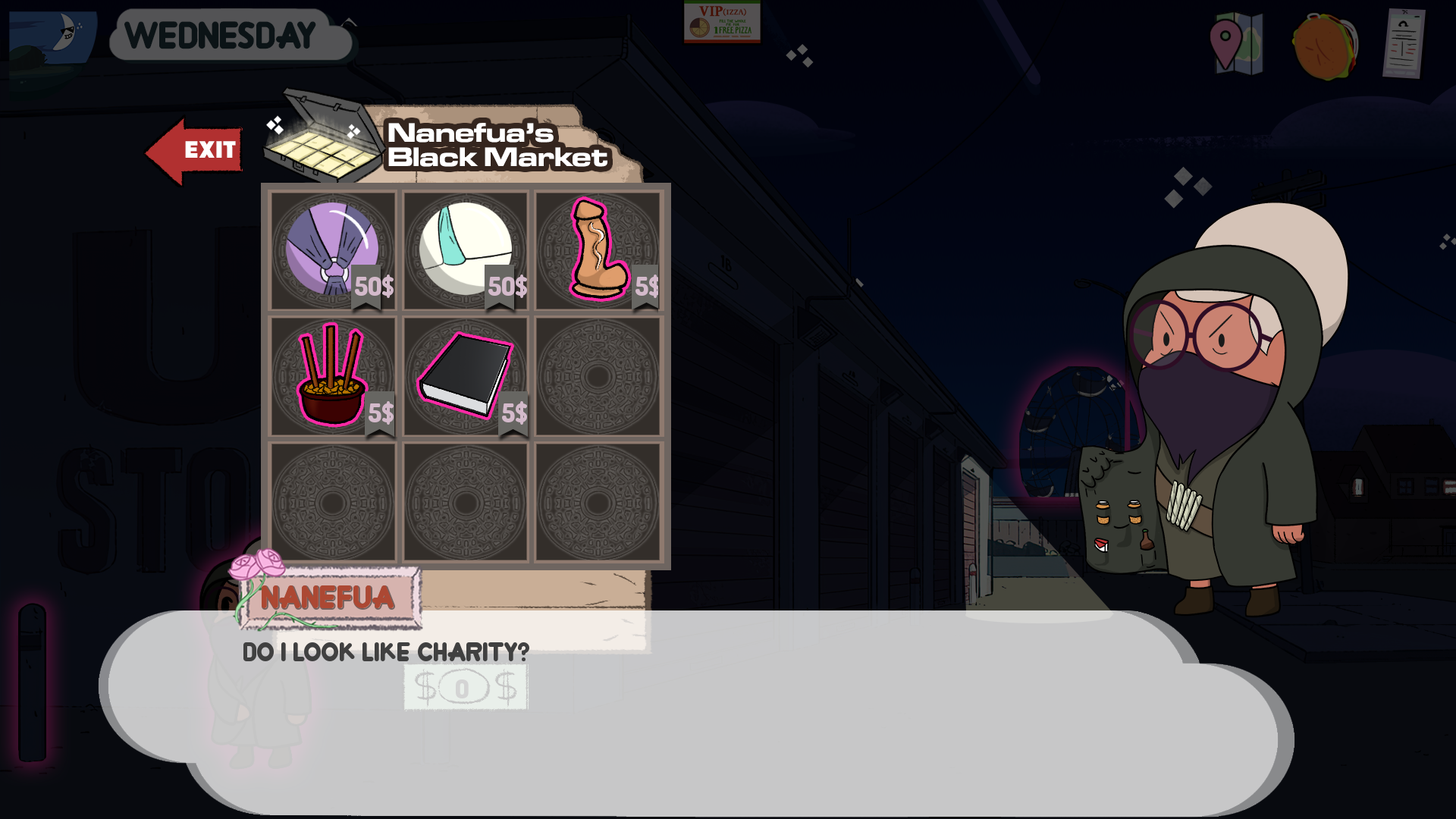
Task: Click the VIP pizza coupon card
Action: 722,22
